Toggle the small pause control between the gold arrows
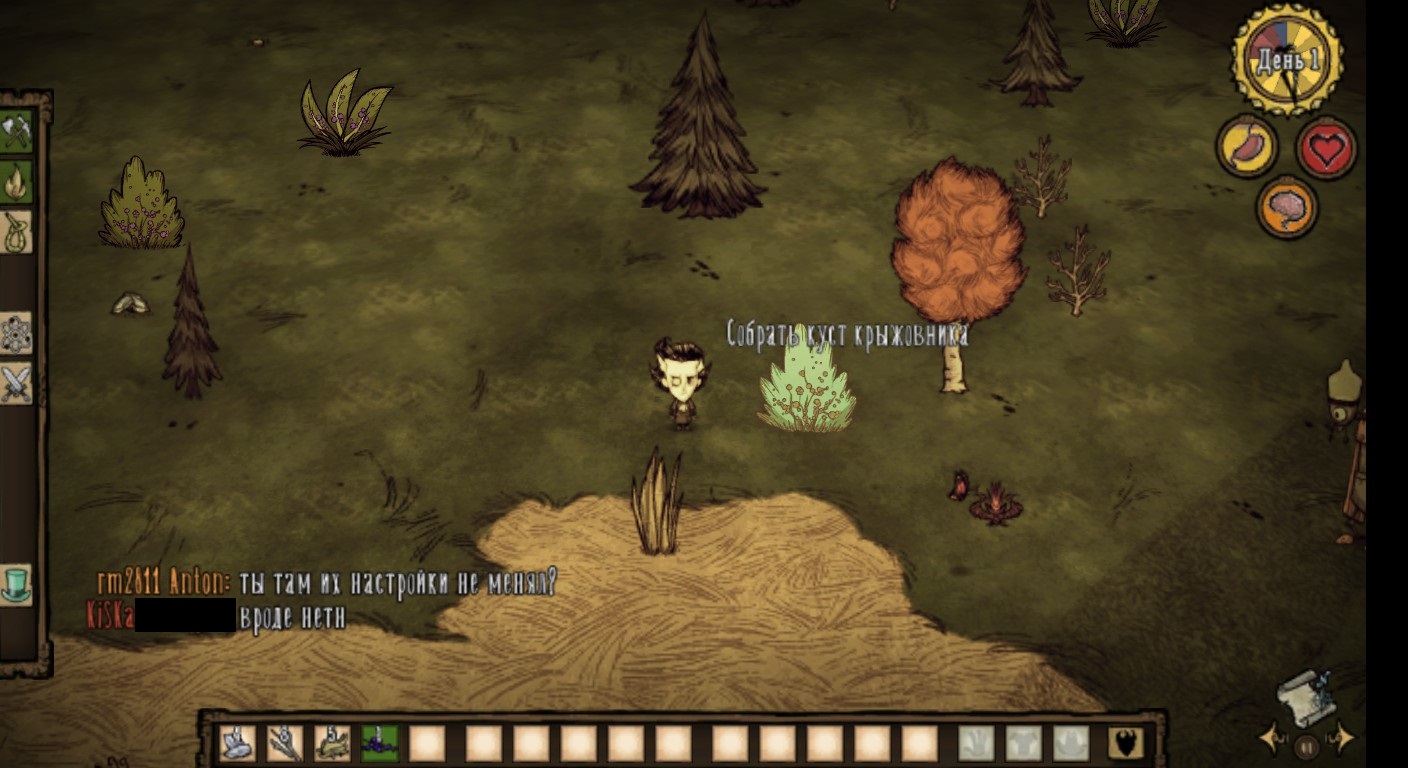Image resolution: width=1408 pixels, height=768 pixels. [1305, 746]
